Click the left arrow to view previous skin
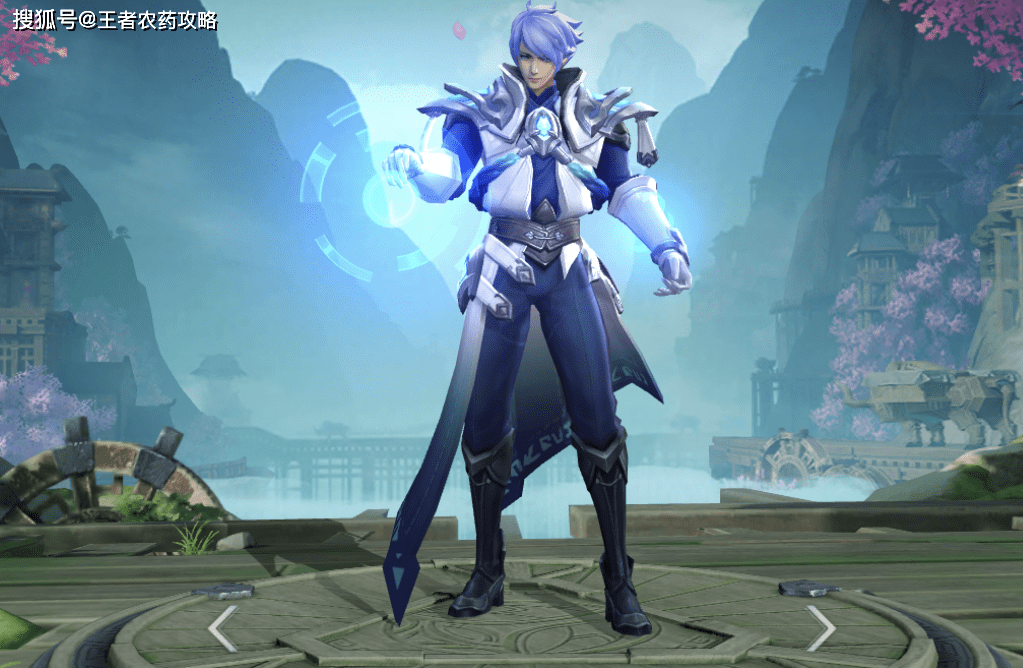Screen dimensions: 1023x668 (x=222, y=628)
